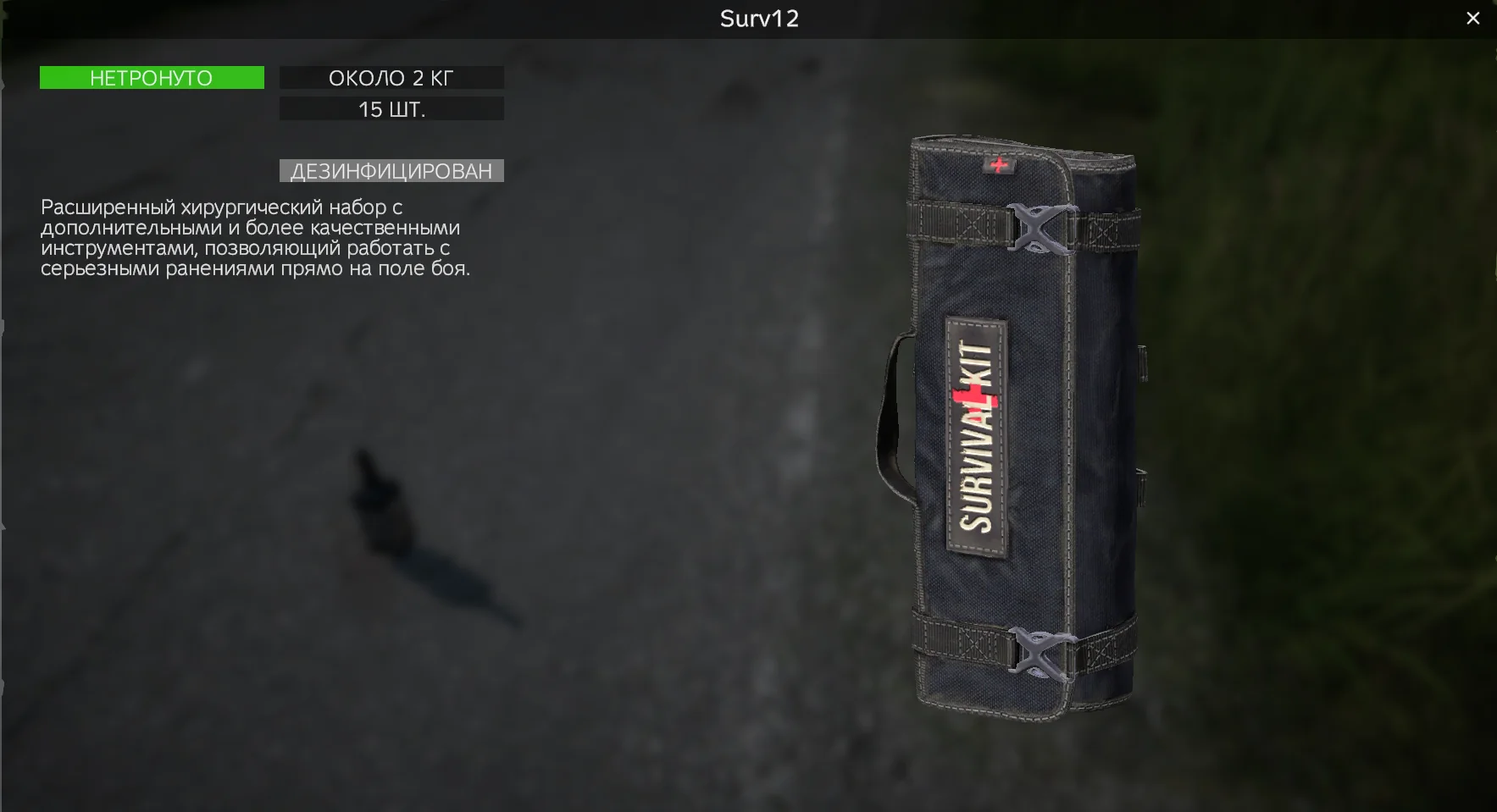
Task: Toggle the ДЕЗИНФИЦИРОВАН status label
Action: (391, 171)
